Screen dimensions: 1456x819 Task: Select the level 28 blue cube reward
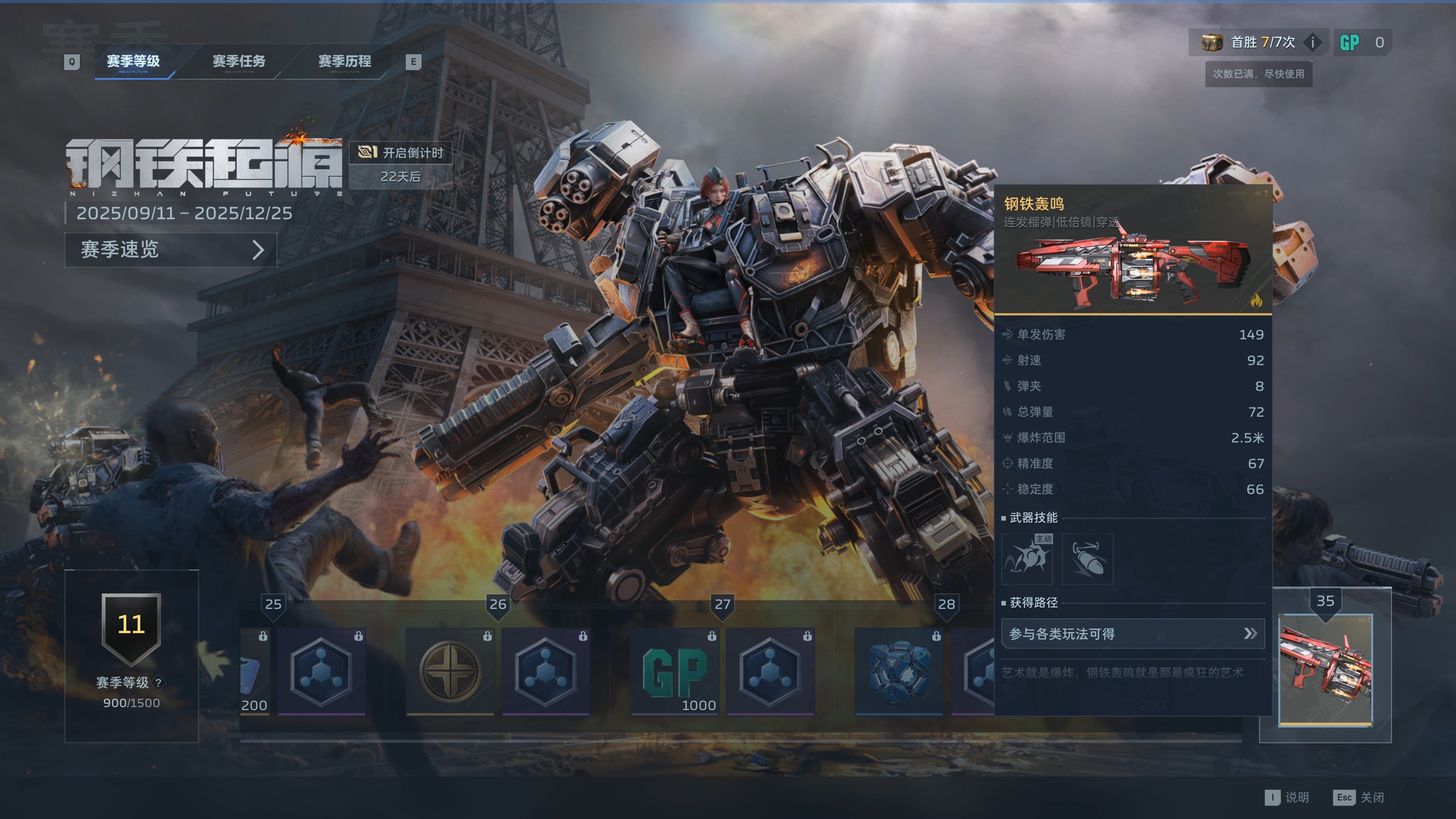coord(899,672)
